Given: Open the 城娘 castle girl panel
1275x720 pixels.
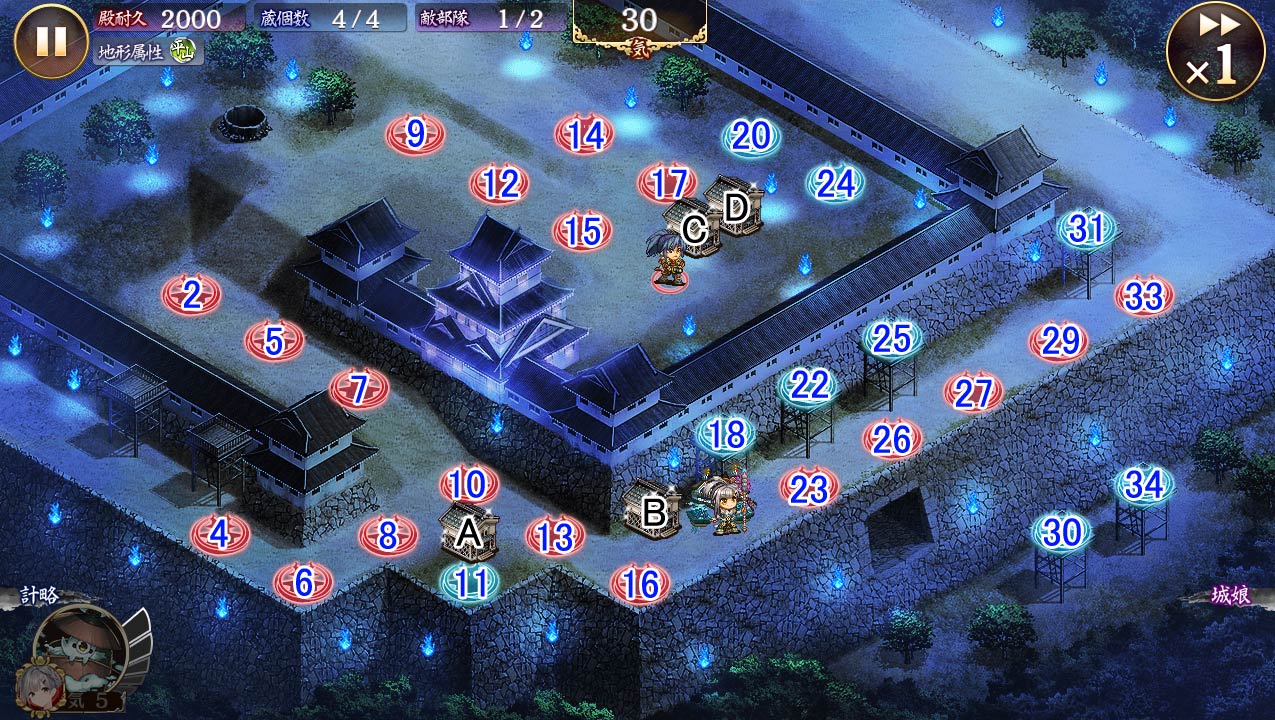Looking at the screenshot, I should [1230, 596].
